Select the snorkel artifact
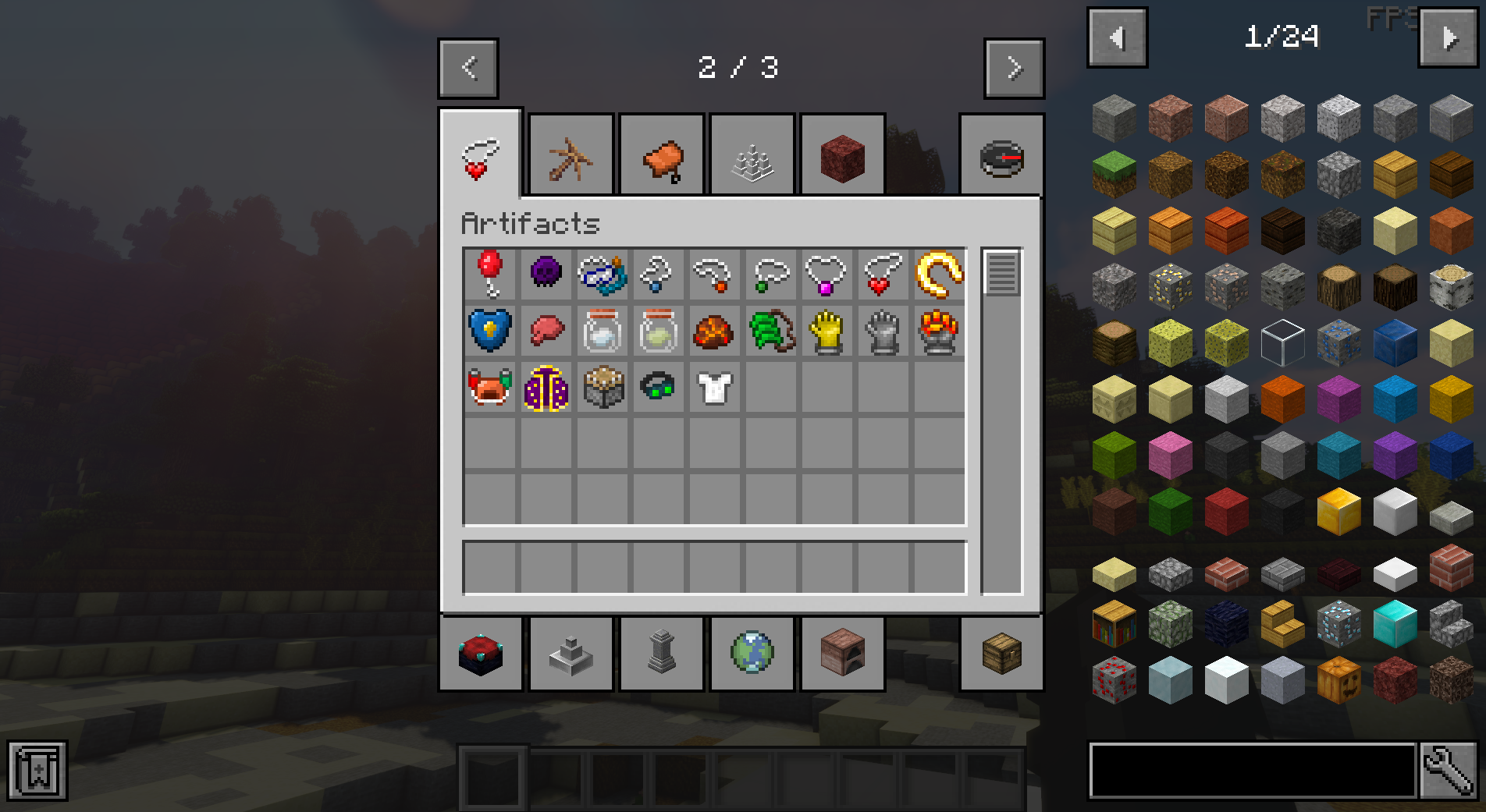 pyautogui.click(x=602, y=275)
